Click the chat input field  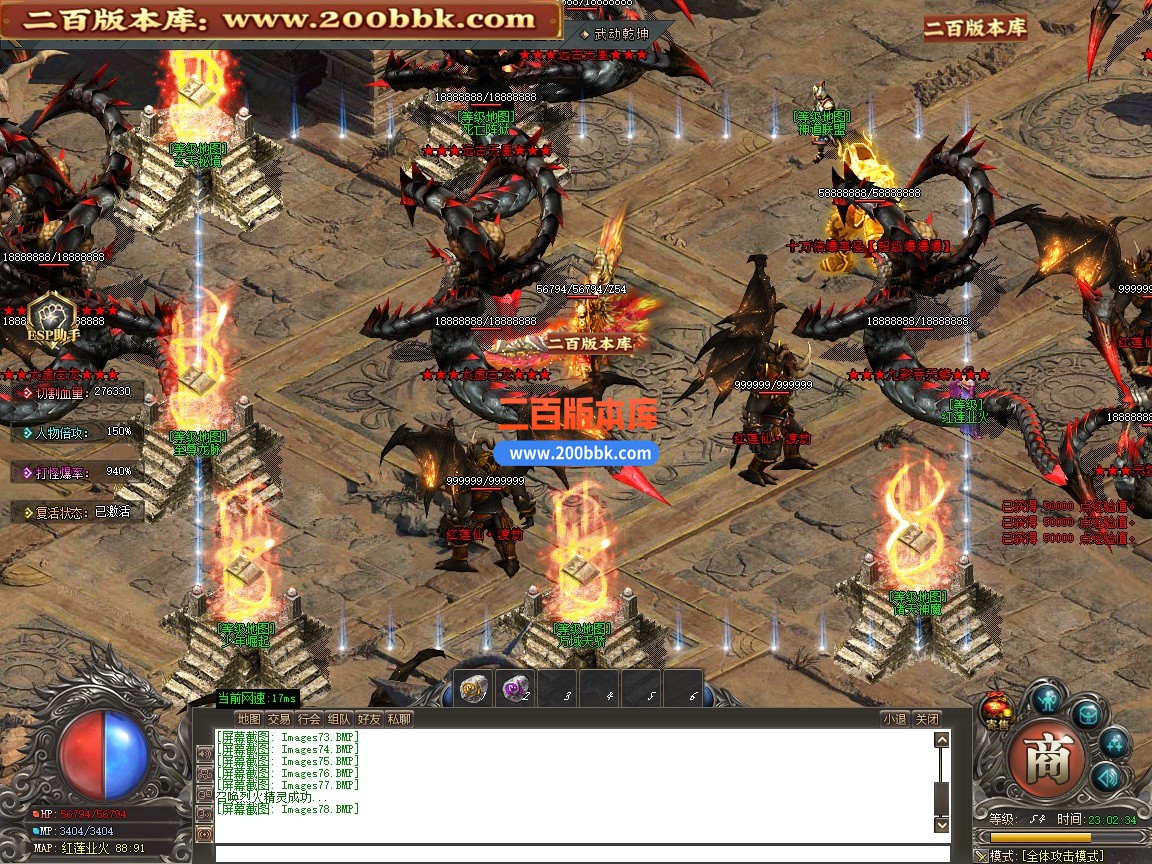tap(580, 853)
